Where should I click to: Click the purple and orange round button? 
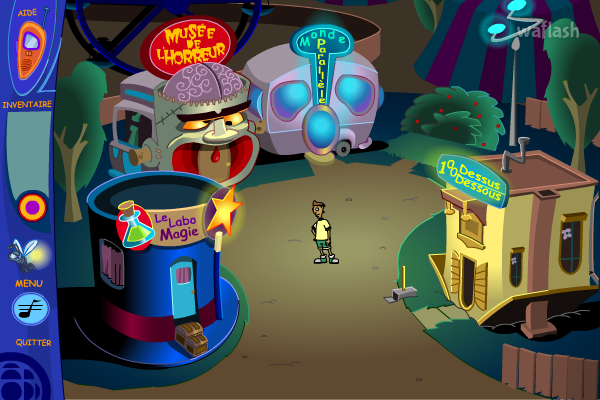click(x=32, y=207)
